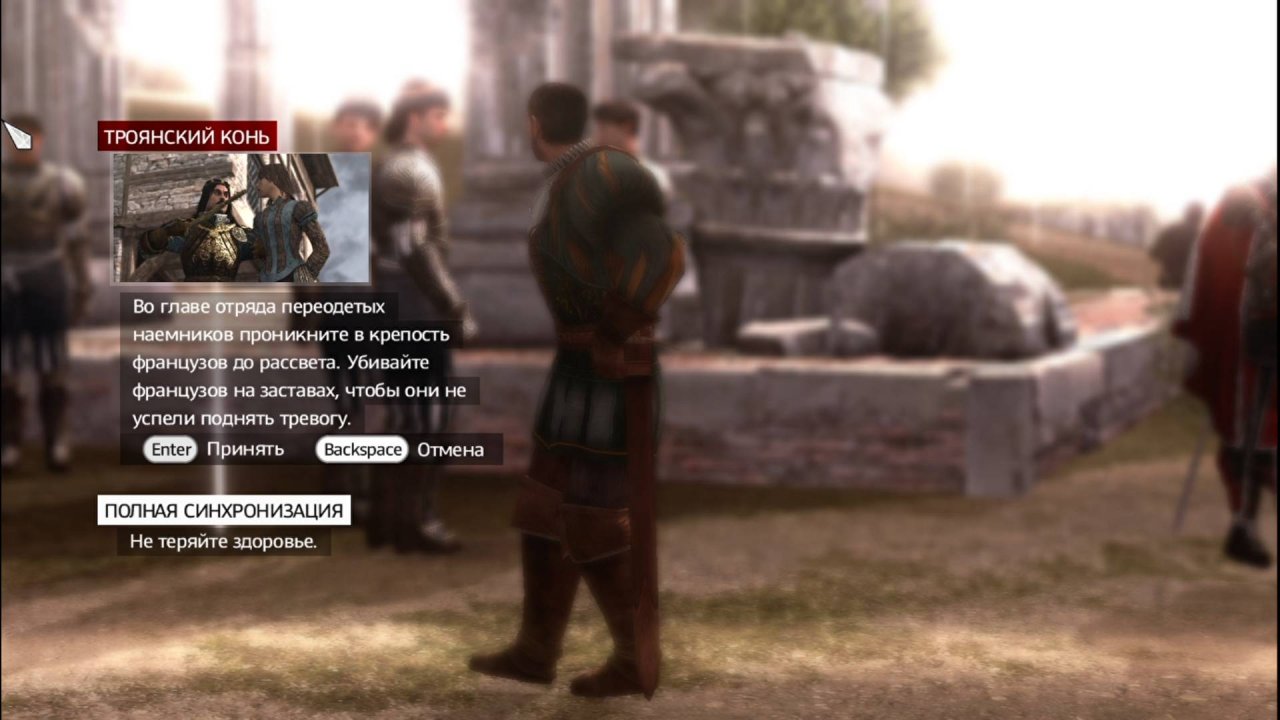Click the mouse cursor arrow graphic

coord(18,135)
